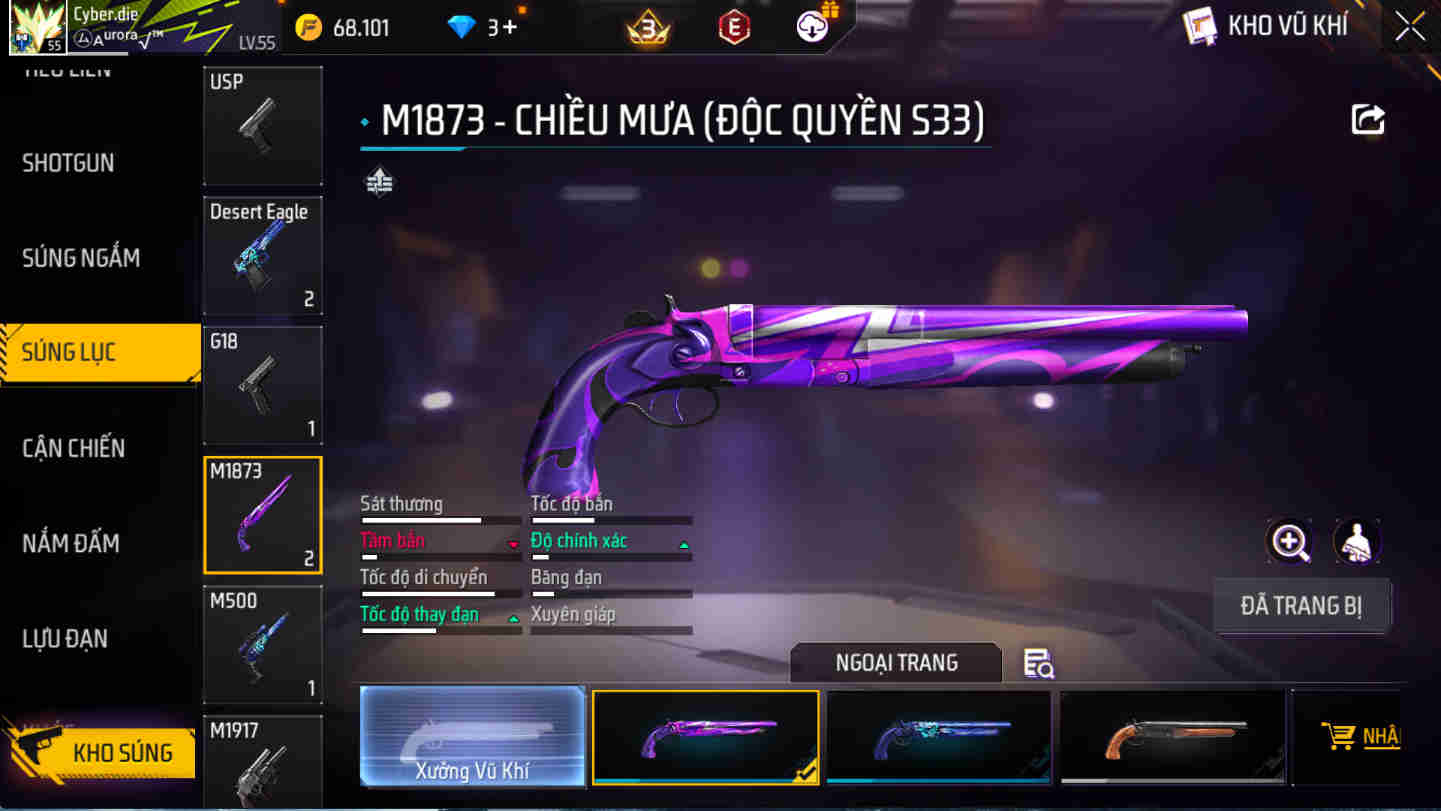Click the Xưởng Vũ Khí workshop slot
This screenshot has height=811, width=1441.
tap(473, 737)
